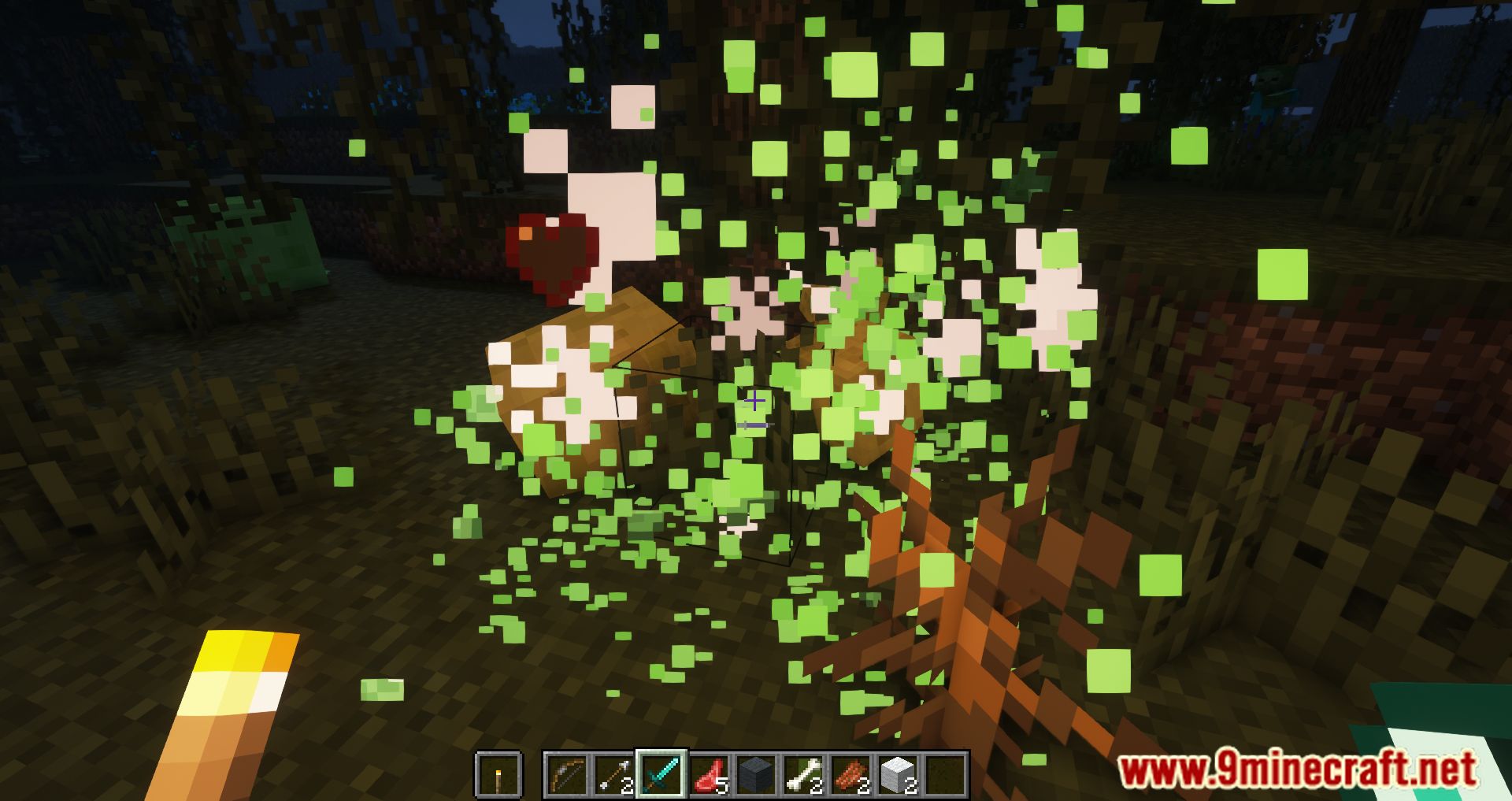Choose the bone stack in the hotbar

(803, 775)
